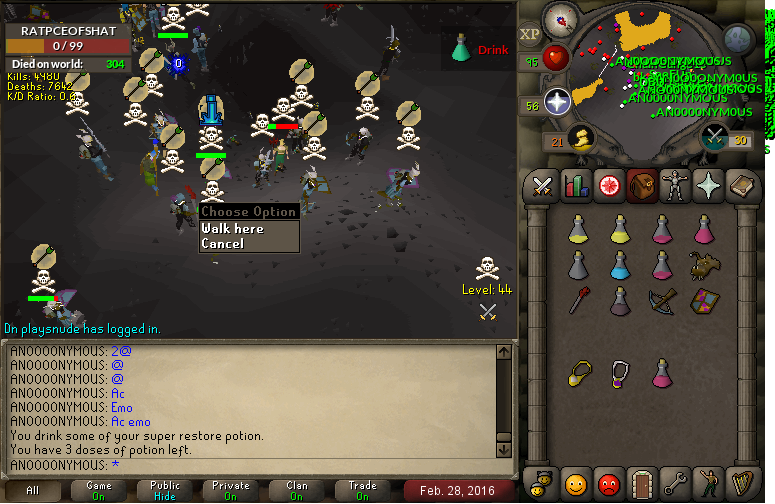Open the Quest List tab
Screen dimensions: 775x504
click(608, 186)
